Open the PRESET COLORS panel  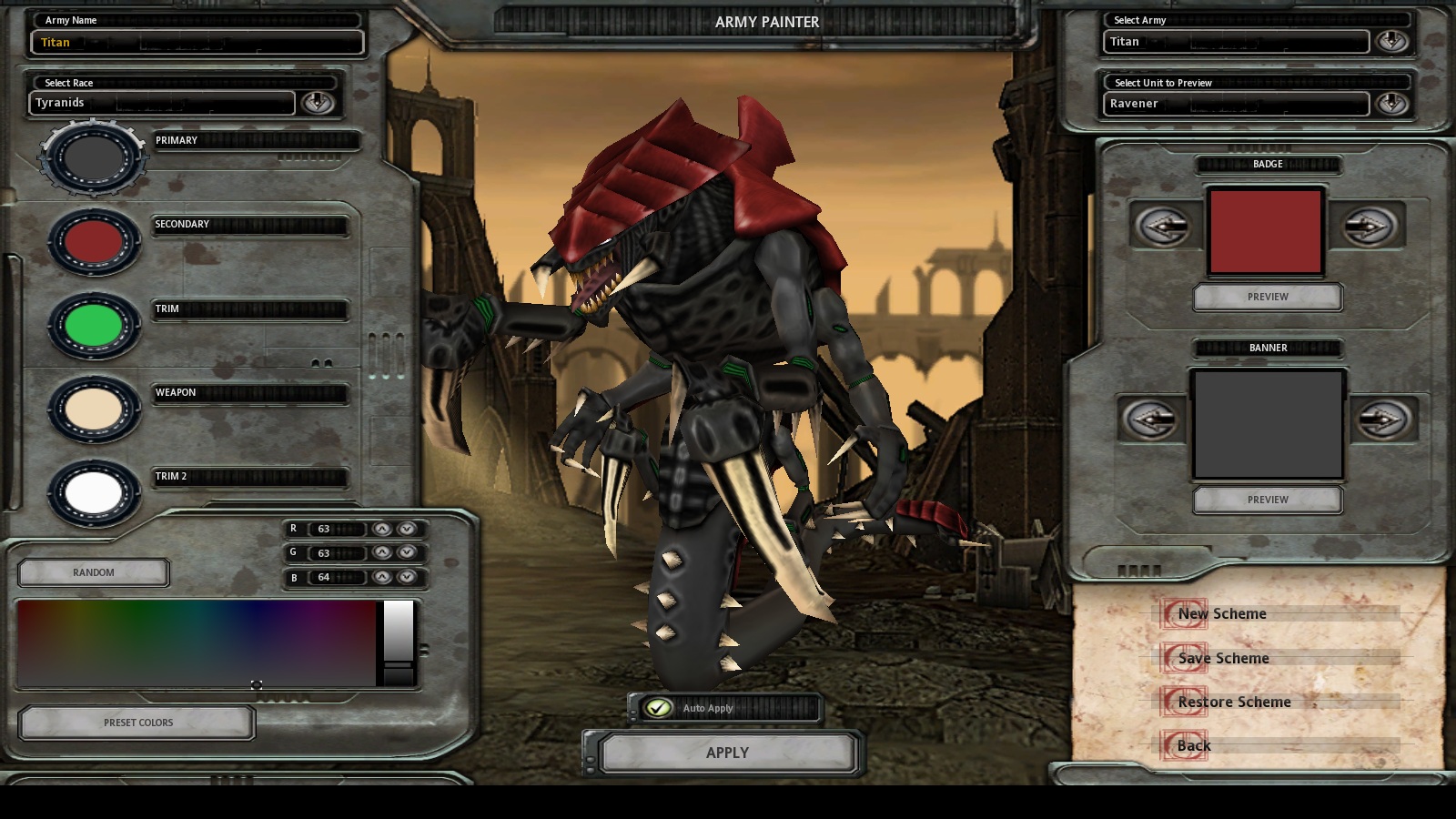135,722
